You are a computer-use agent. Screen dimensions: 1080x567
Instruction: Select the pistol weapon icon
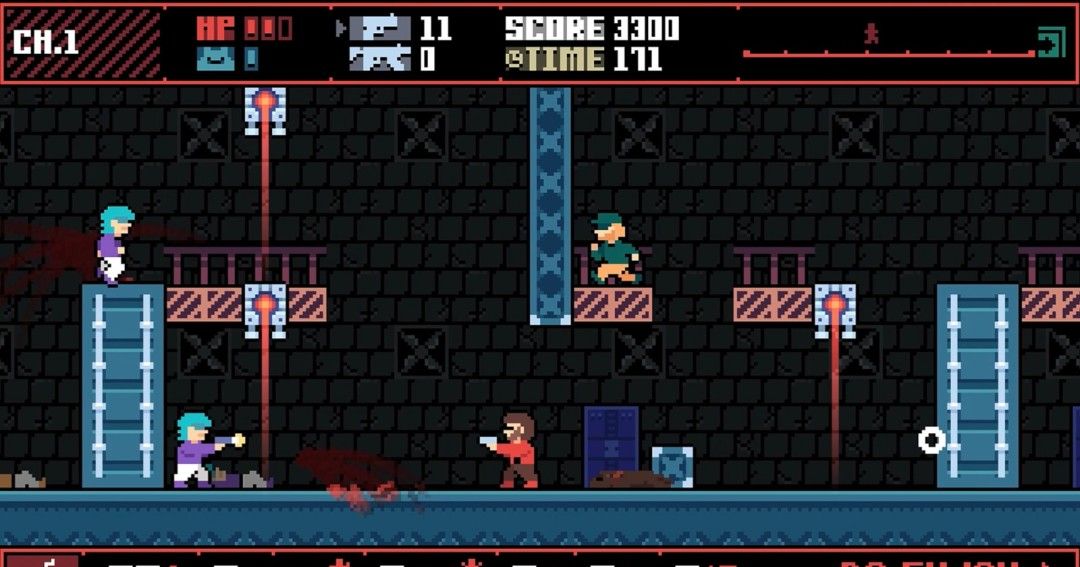(x=379, y=28)
